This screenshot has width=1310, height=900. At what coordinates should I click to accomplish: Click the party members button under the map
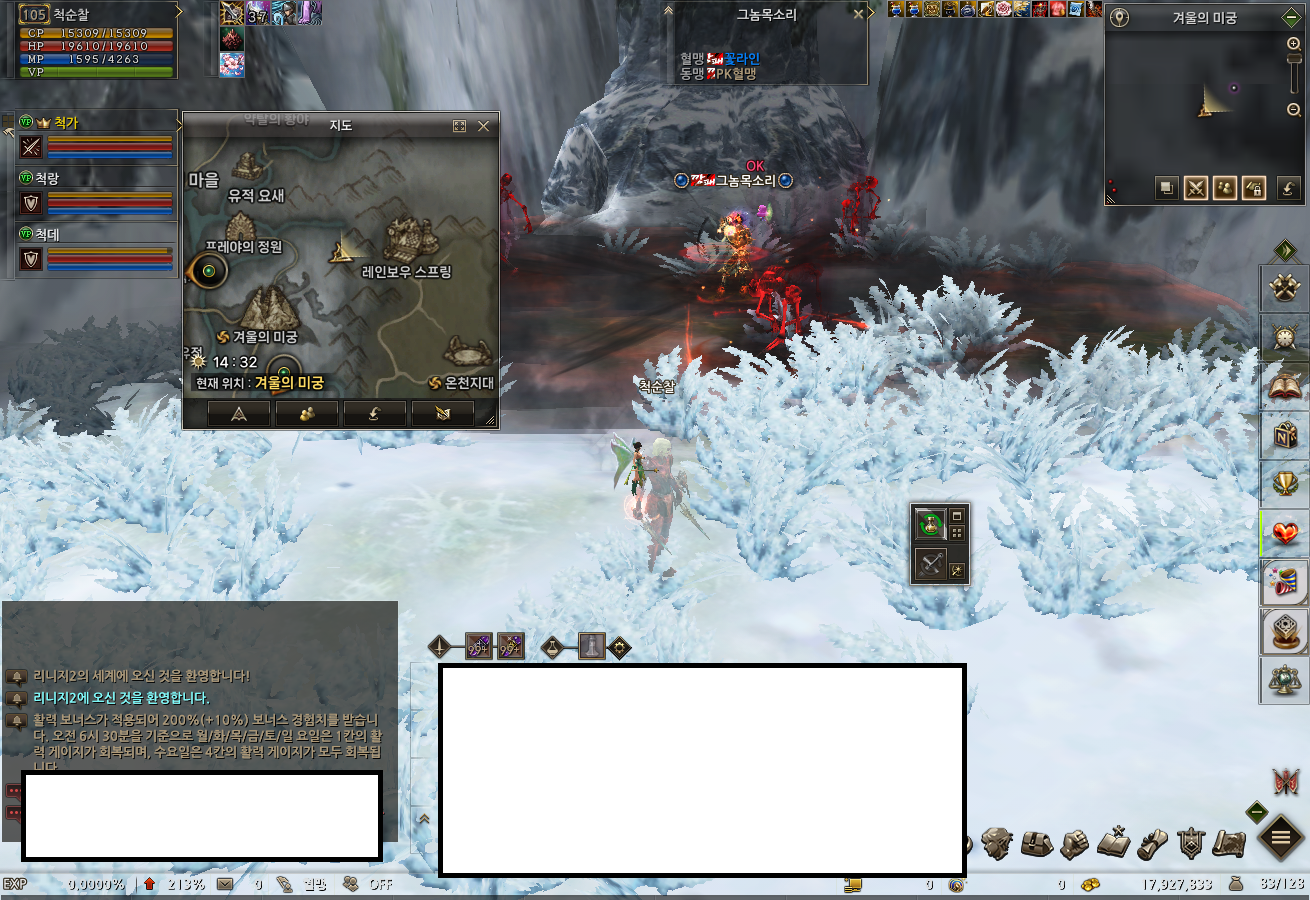(306, 414)
